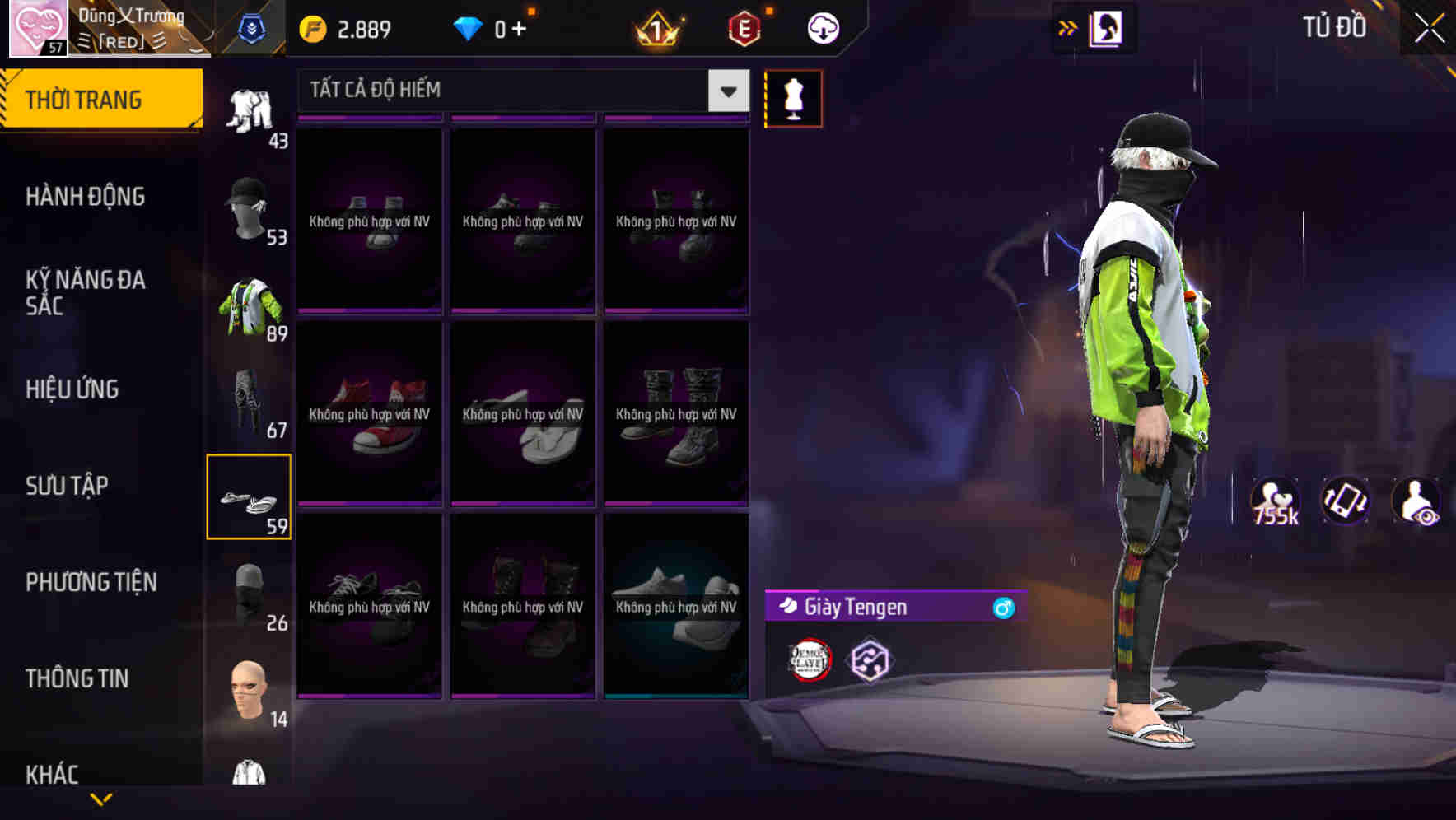Open the mannequin preview icon beside rarity filter
1456x820 pixels.
[793, 98]
